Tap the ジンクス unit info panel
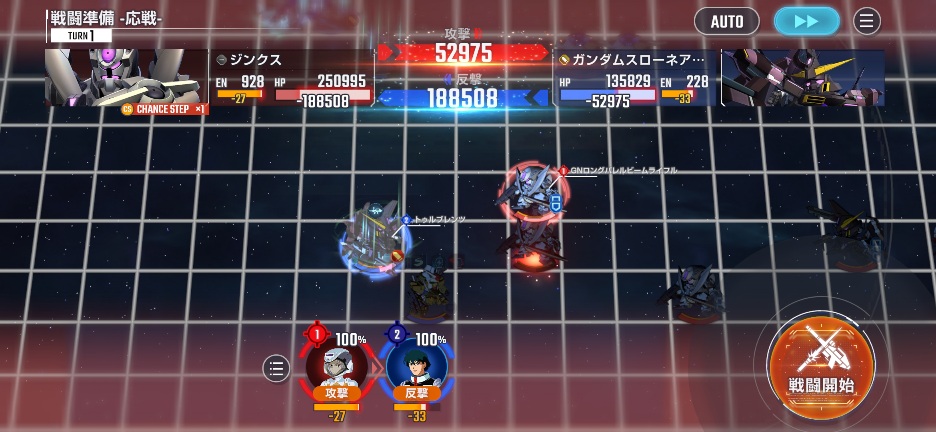Screen dimensions: 936x432 [x=290, y=78]
